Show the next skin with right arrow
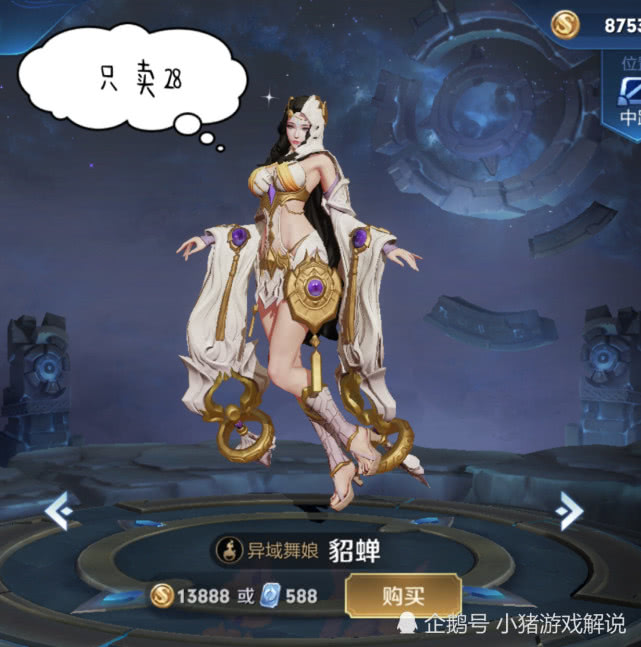Screen dimensions: 641x647 (570, 511)
